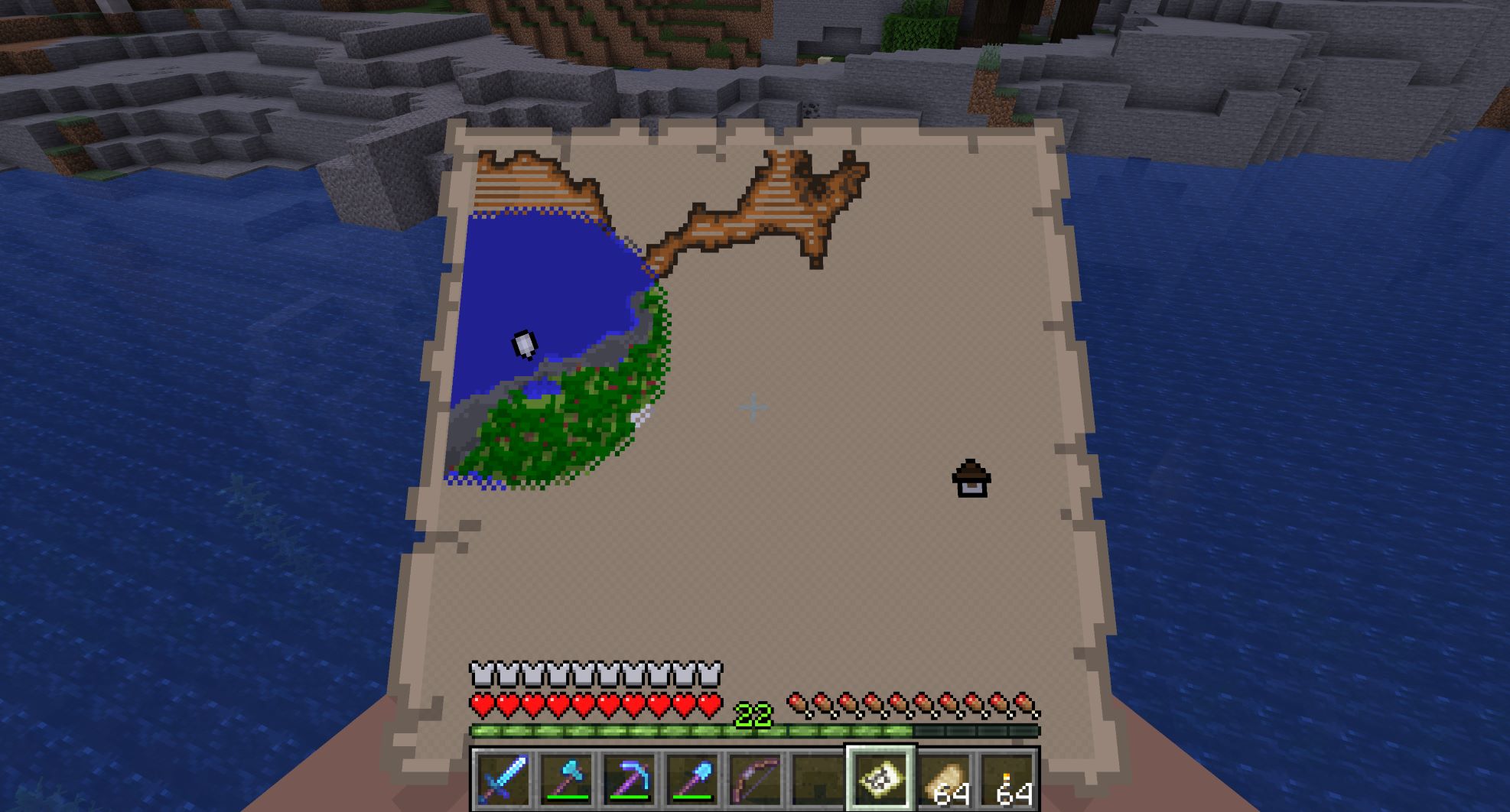This screenshot has width=1510, height=812.
Task: Equip the bow from the hotbar
Action: tap(756, 779)
